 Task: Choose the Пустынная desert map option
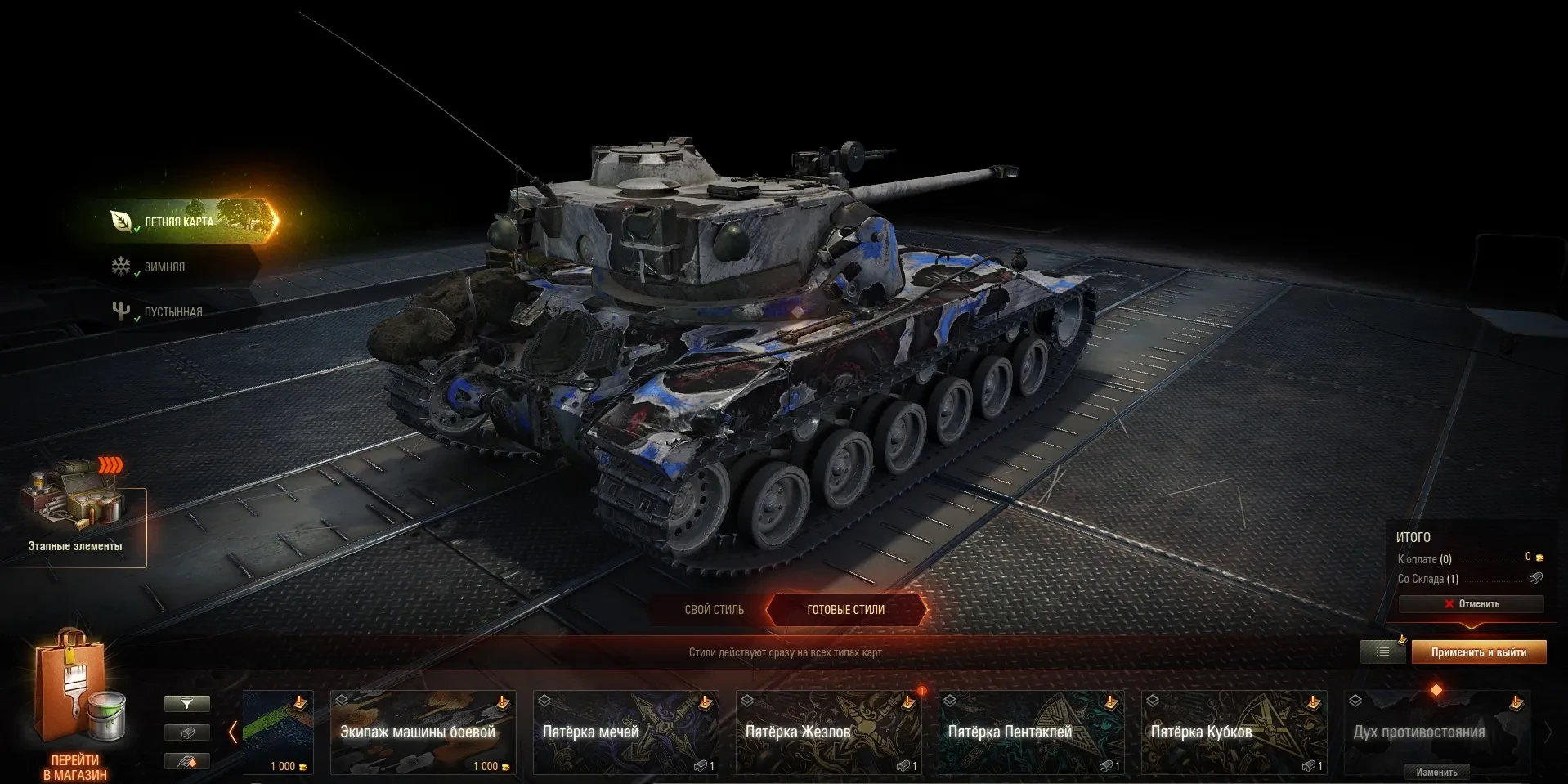point(172,312)
